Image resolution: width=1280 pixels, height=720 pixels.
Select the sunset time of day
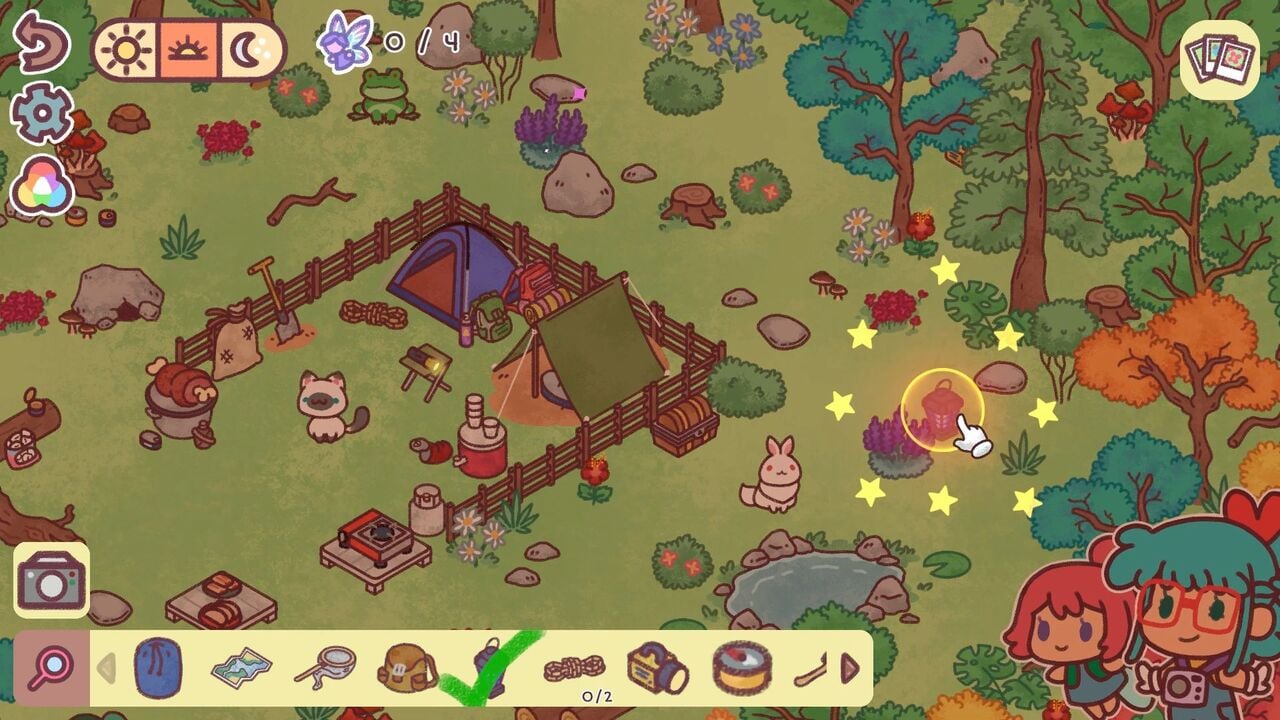(187, 49)
